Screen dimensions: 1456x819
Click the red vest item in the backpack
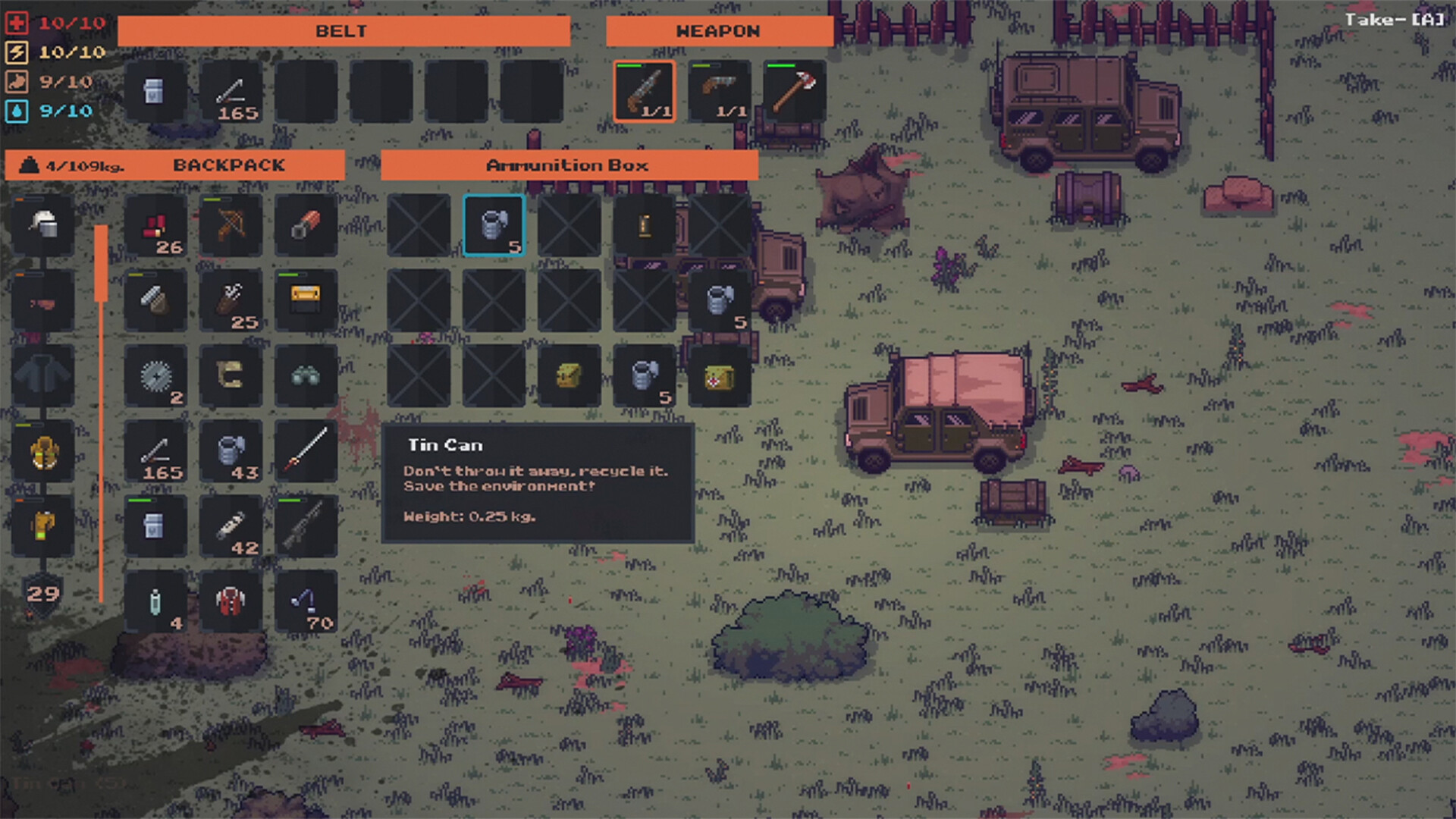(x=231, y=601)
